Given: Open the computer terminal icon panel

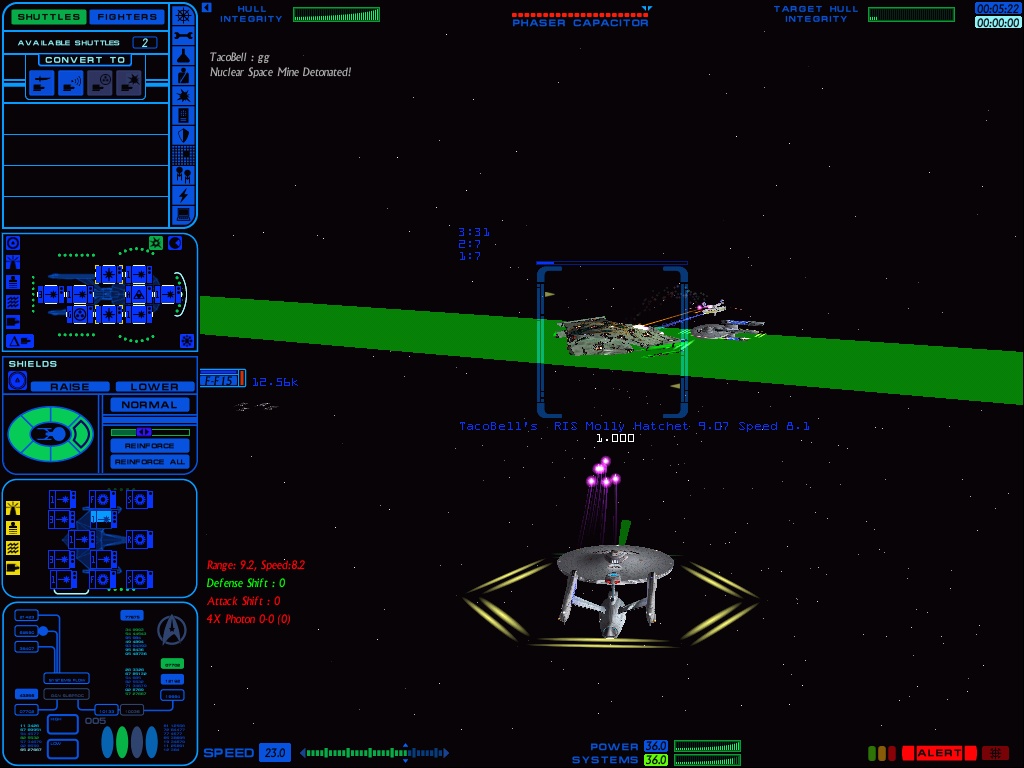Looking at the screenshot, I should click(183, 215).
